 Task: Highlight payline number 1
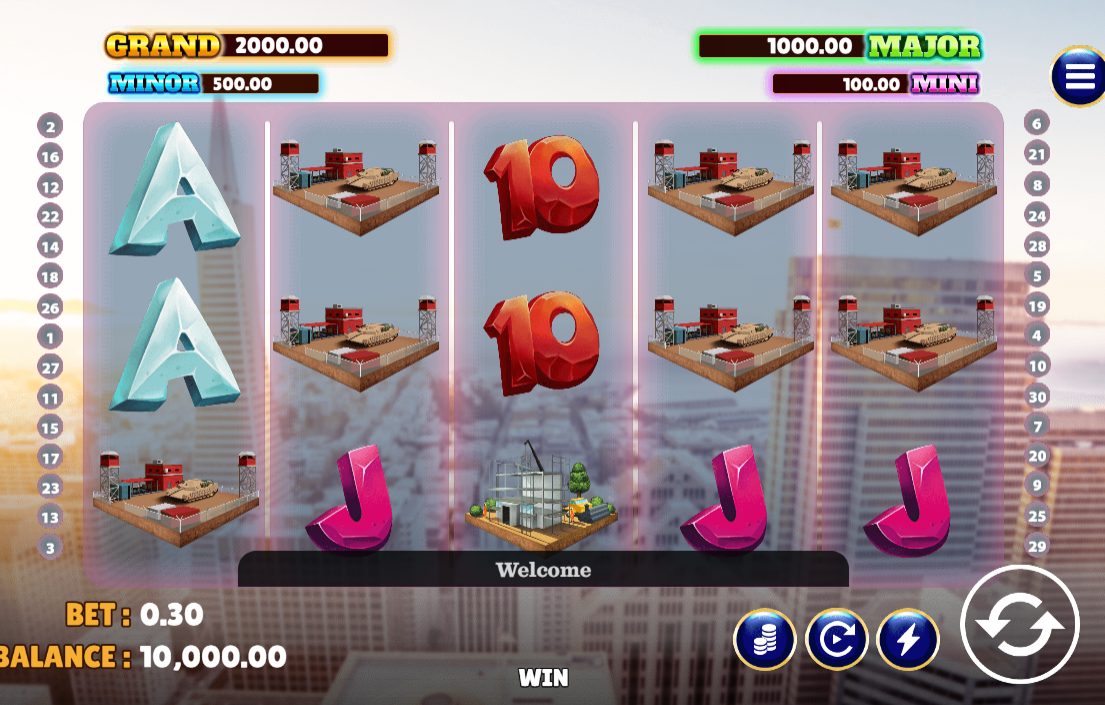point(50,337)
